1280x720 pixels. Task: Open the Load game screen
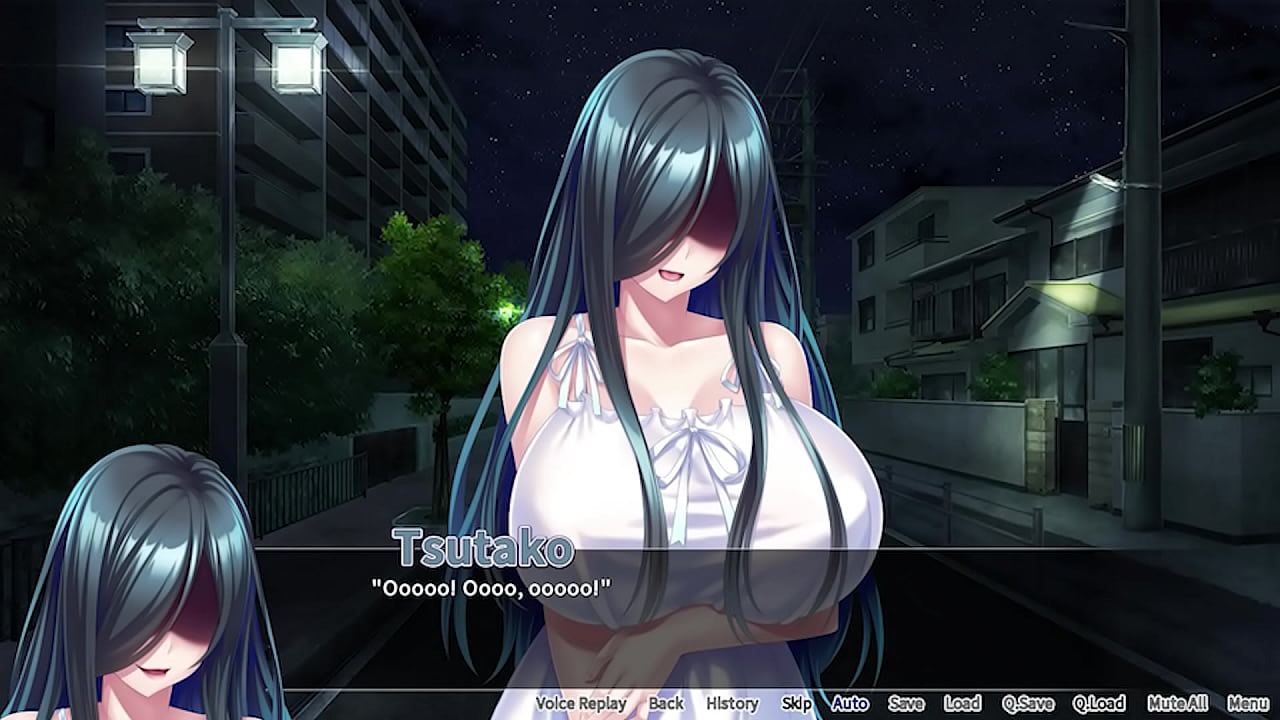(x=962, y=703)
